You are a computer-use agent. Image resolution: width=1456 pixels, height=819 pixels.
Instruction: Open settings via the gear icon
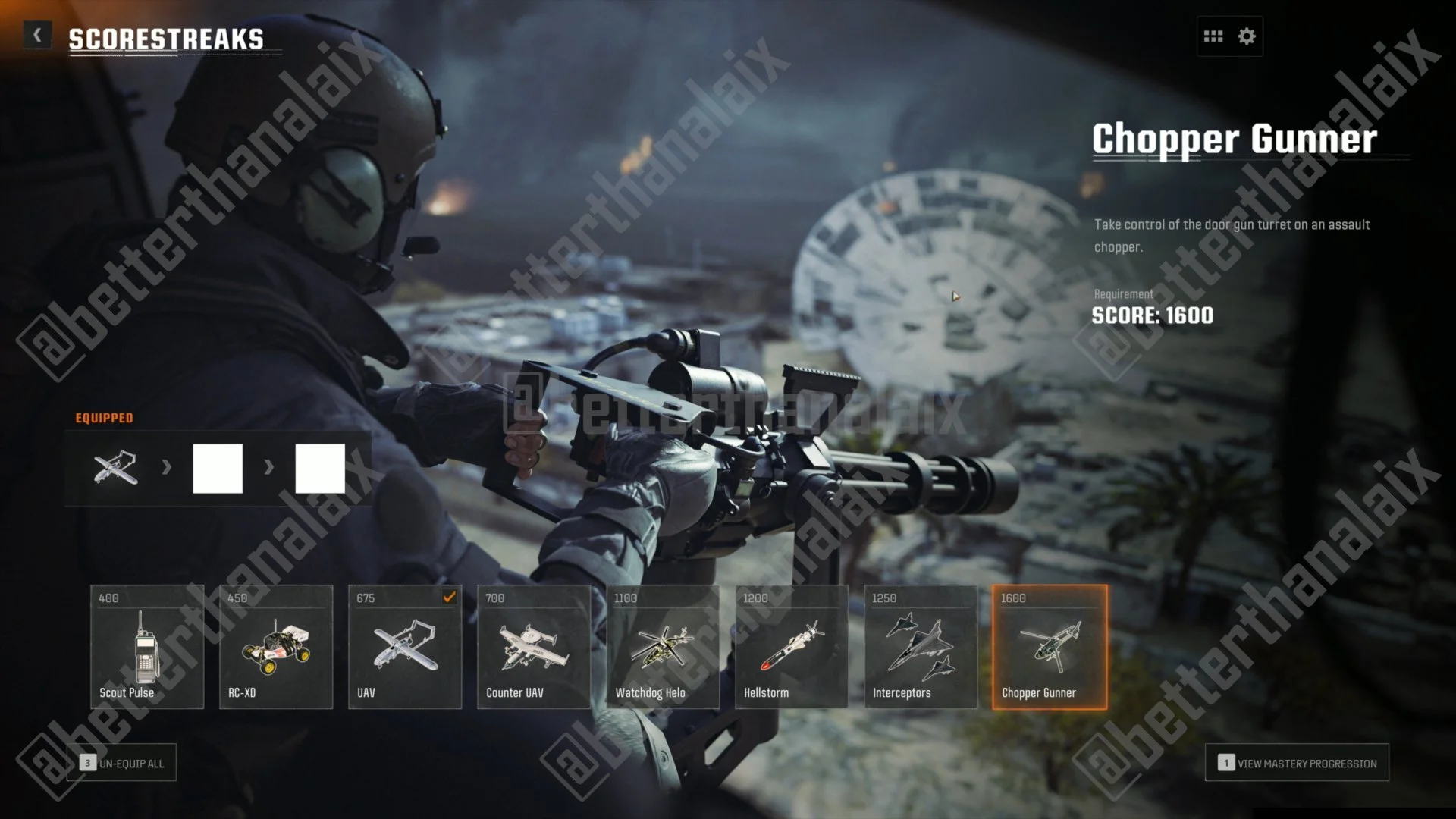(1247, 36)
